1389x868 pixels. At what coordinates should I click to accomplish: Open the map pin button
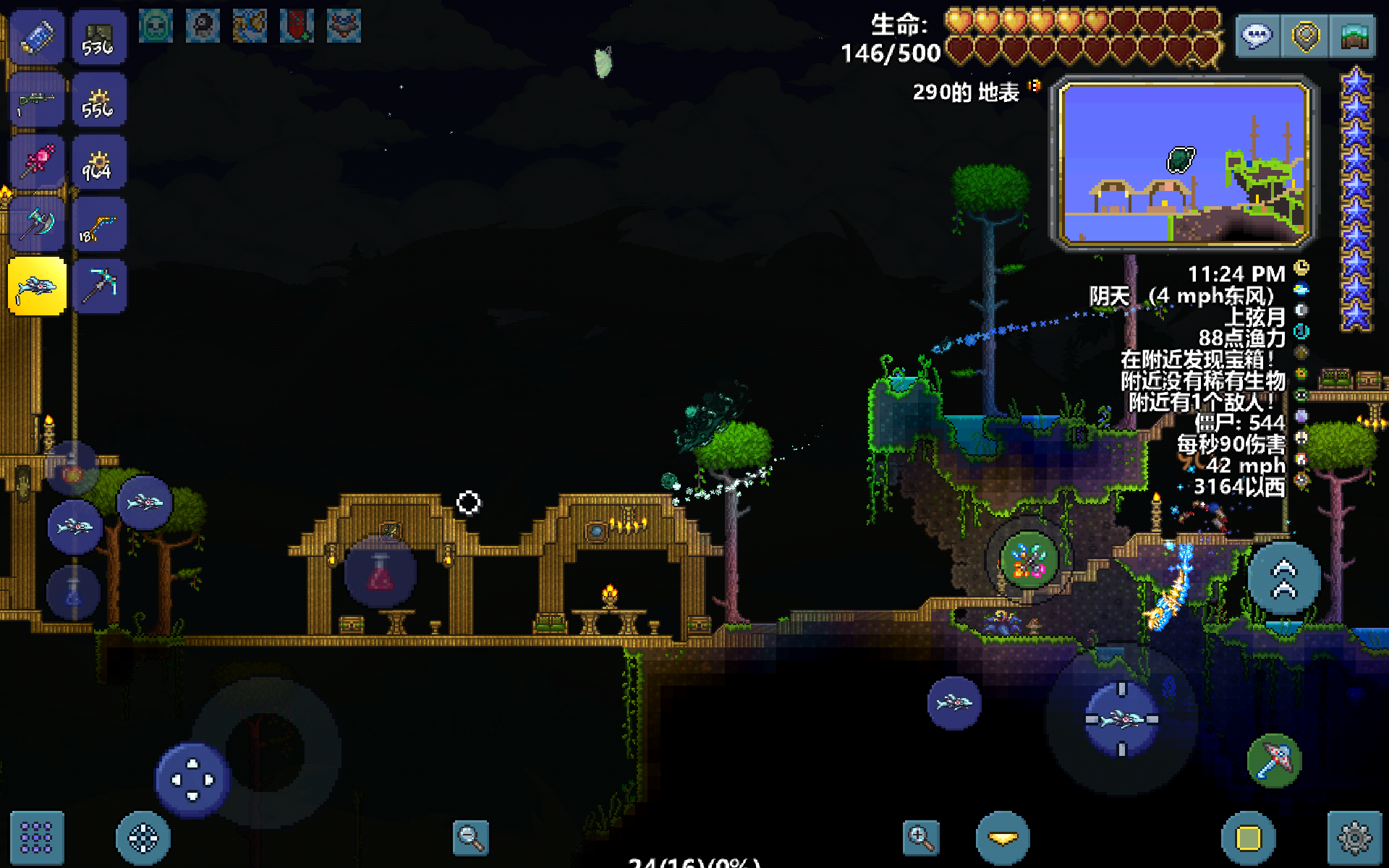pos(1306,36)
